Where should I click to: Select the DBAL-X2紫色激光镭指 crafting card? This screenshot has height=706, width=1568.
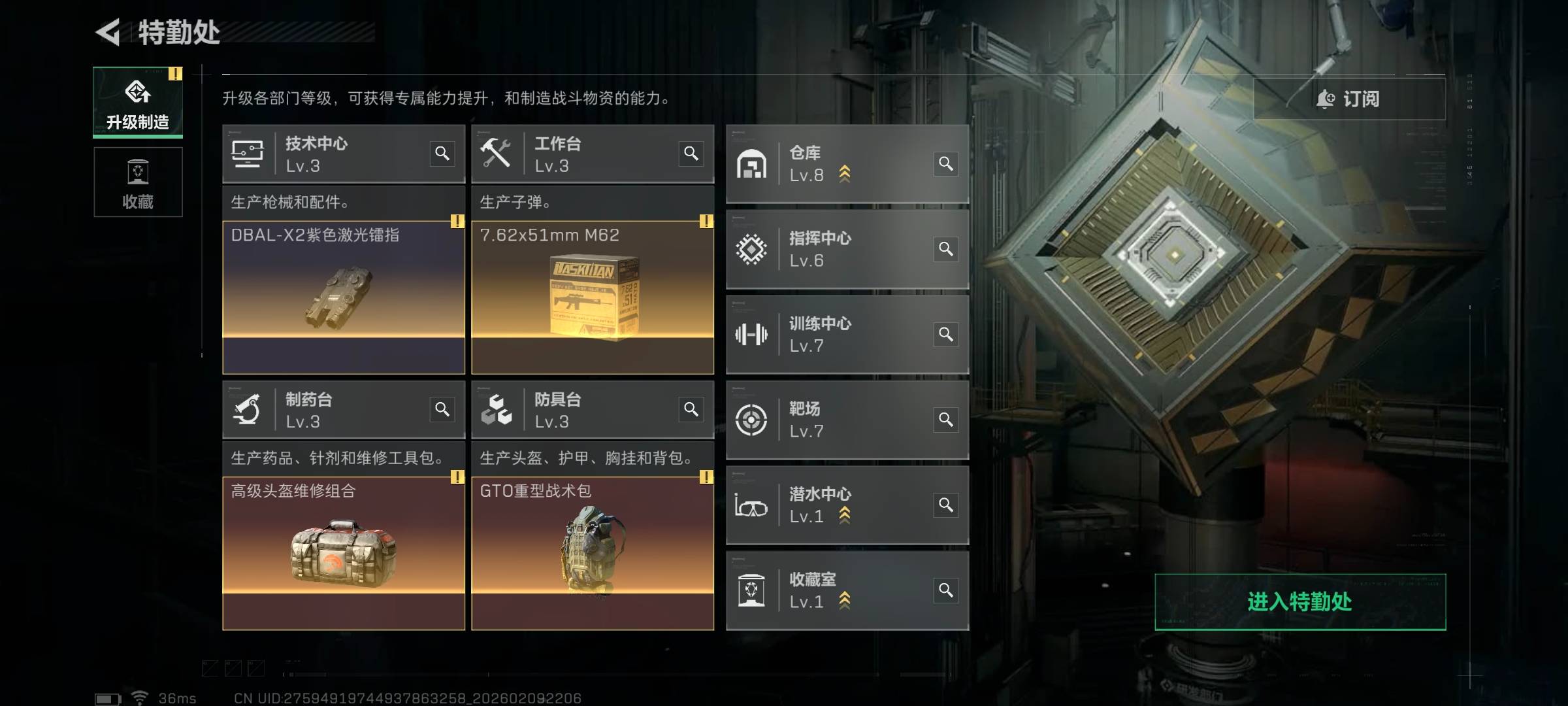point(344,297)
